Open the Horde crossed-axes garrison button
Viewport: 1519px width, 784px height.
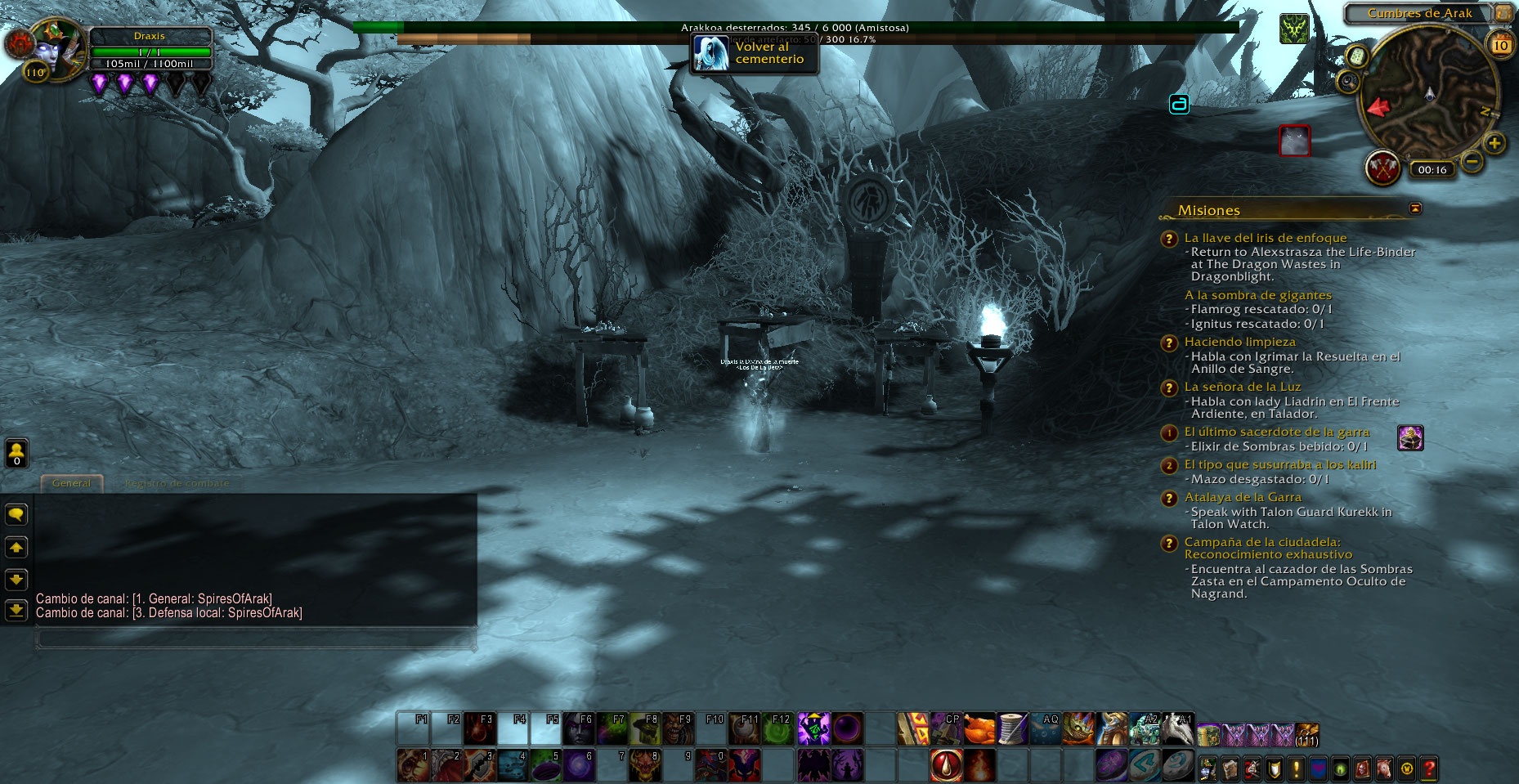[x=1382, y=168]
